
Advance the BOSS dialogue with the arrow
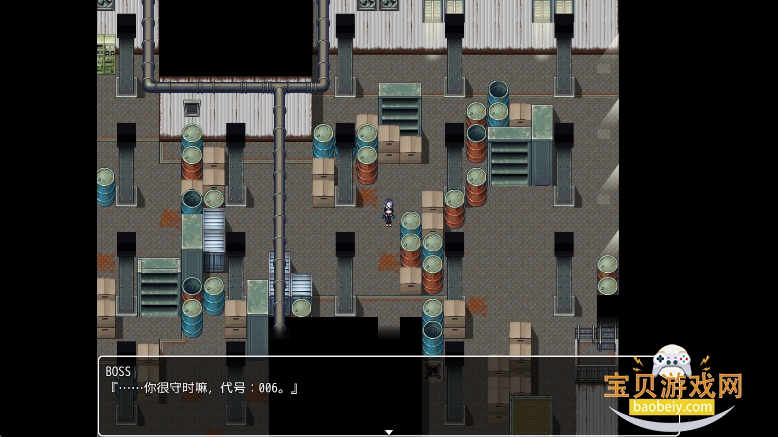[x=388, y=432]
